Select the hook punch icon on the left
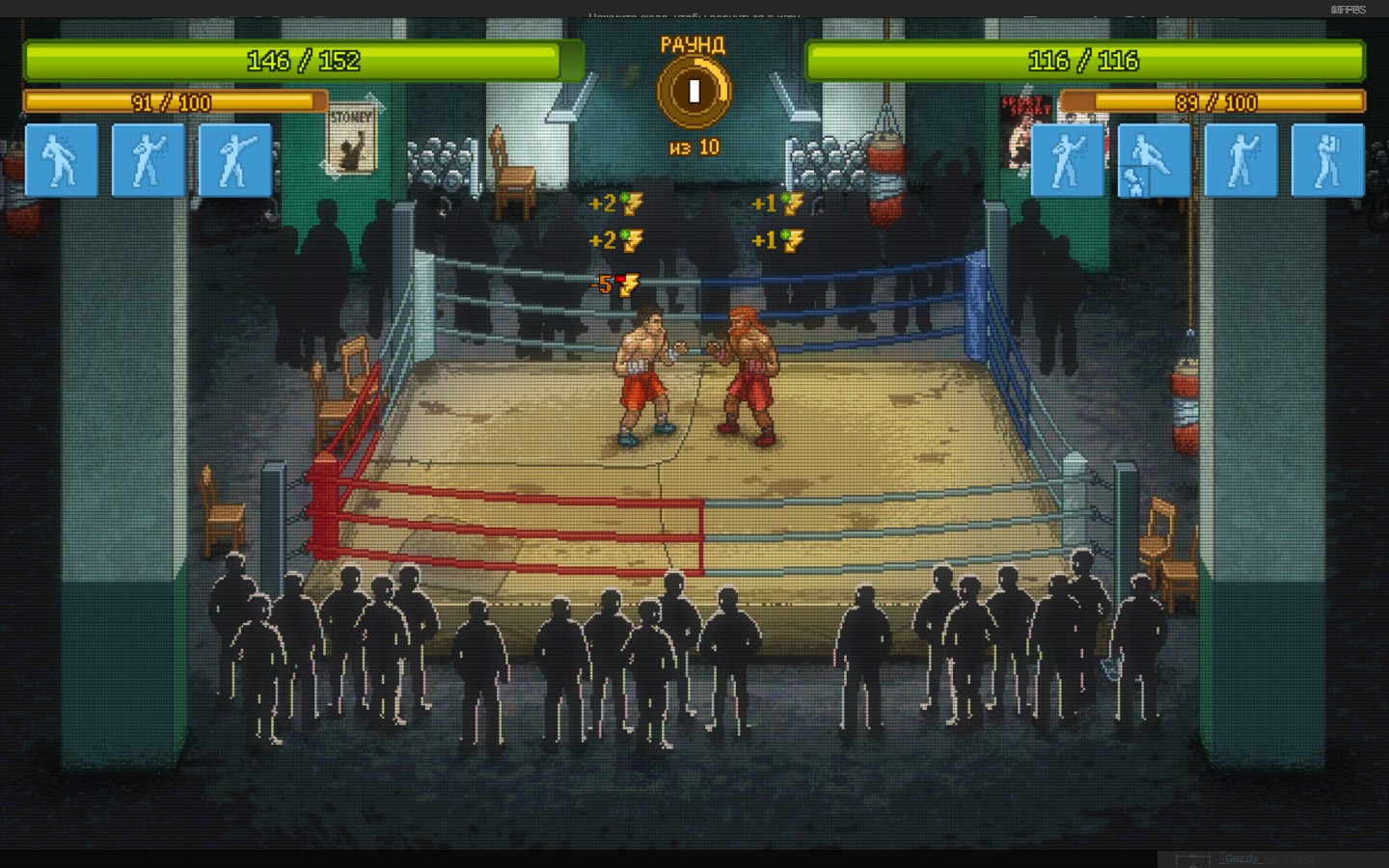Image resolution: width=1389 pixels, height=868 pixels. click(235, 159)
